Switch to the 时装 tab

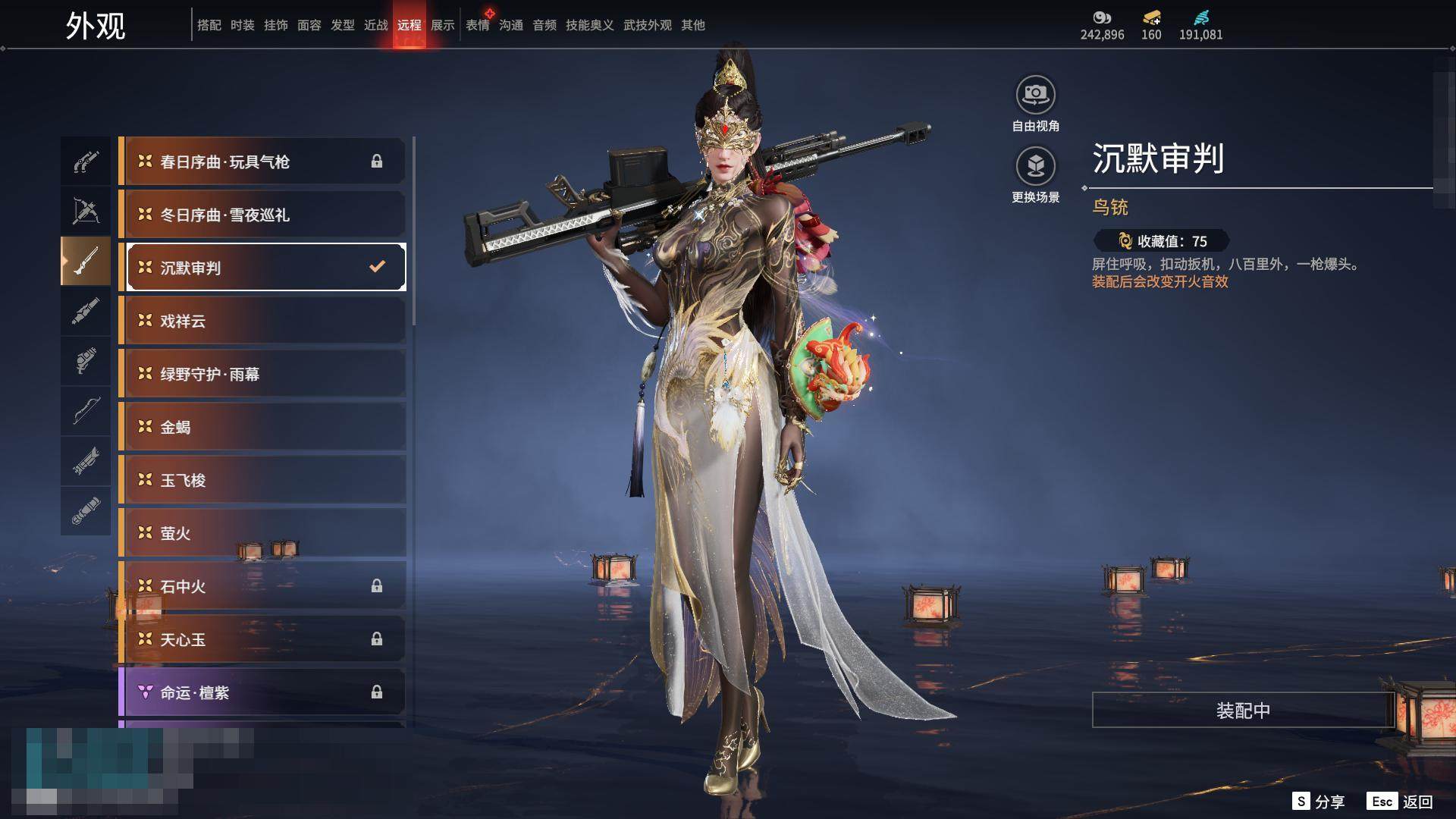point(243,25)
